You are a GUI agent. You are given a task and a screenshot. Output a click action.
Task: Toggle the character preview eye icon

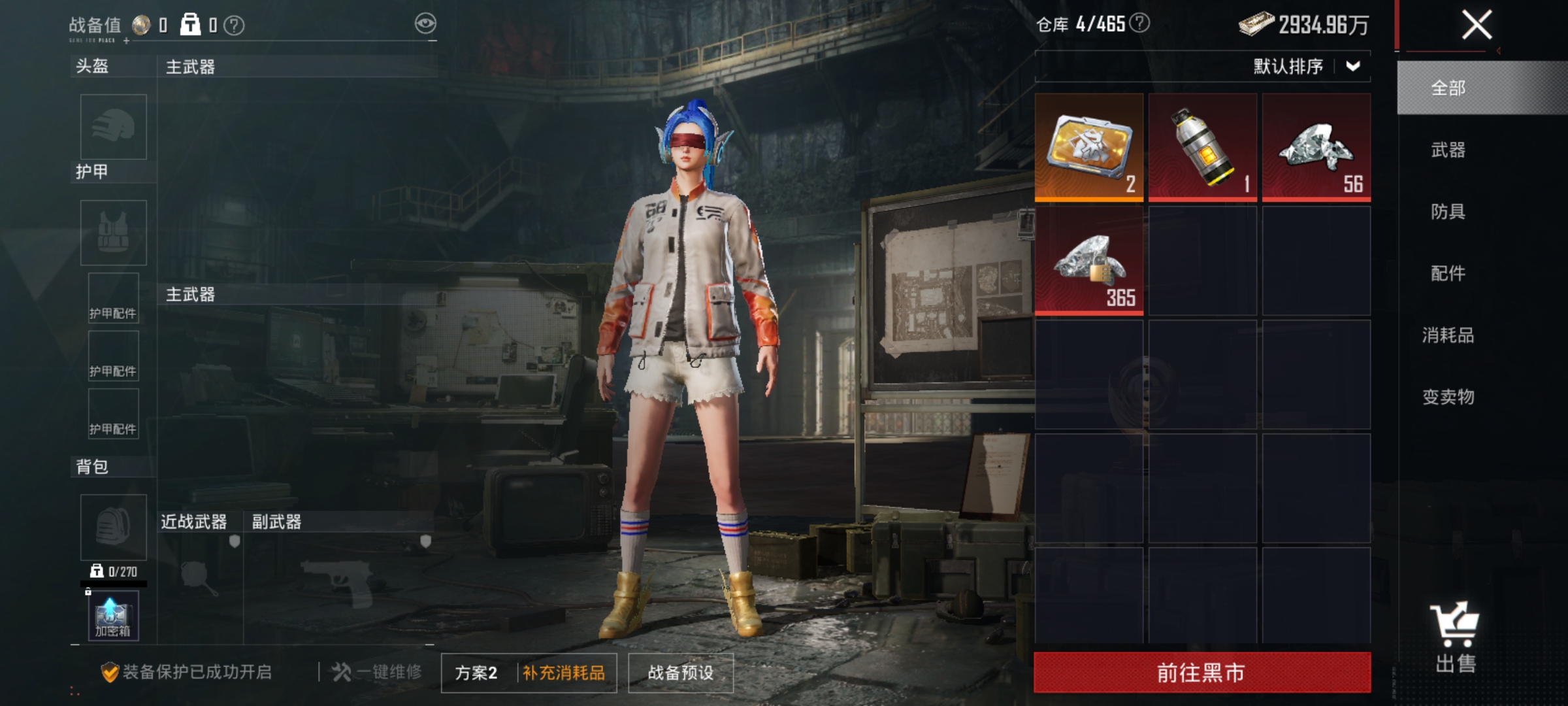425,22
